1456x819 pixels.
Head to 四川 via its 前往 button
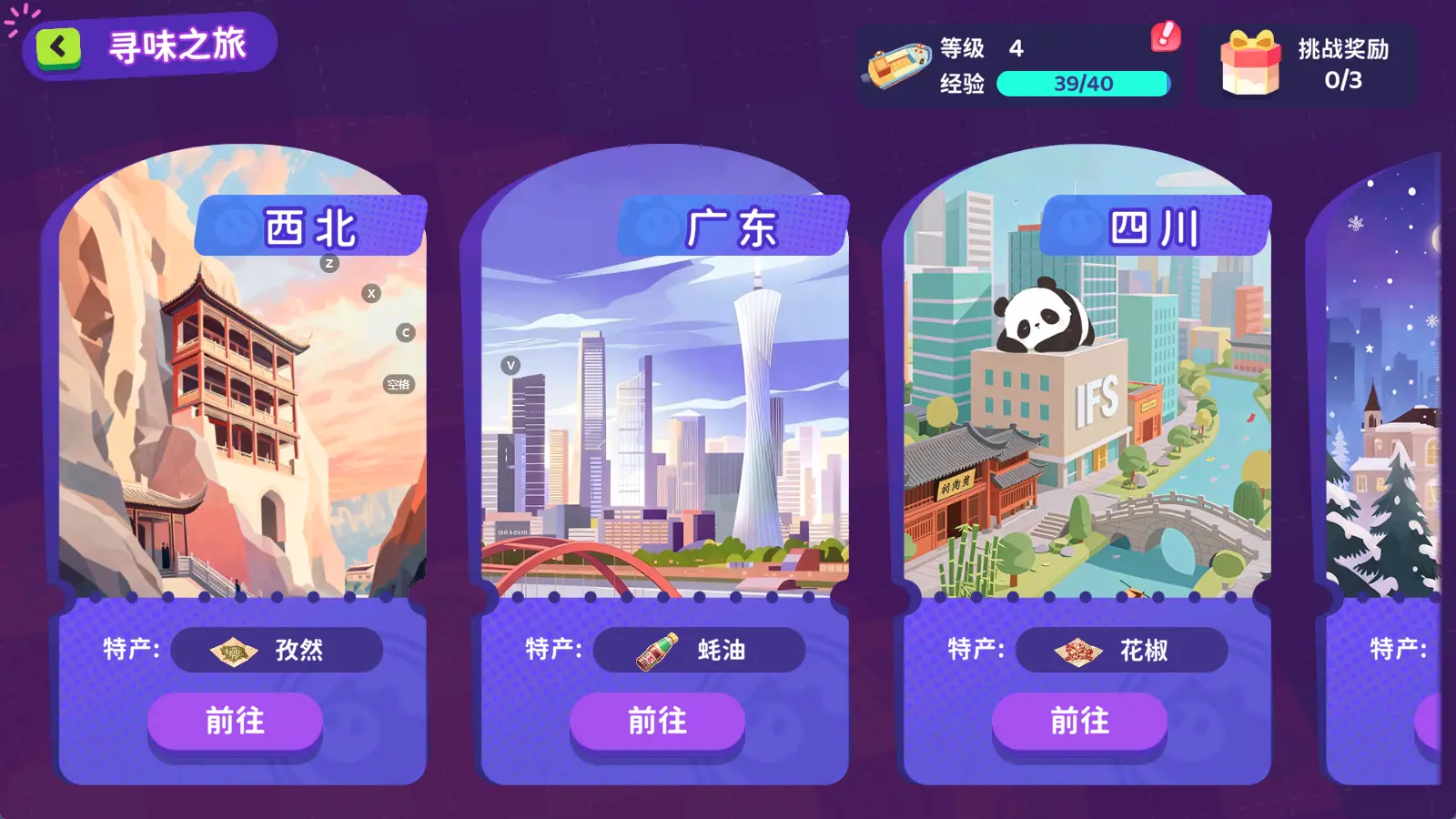(1079, 722)
